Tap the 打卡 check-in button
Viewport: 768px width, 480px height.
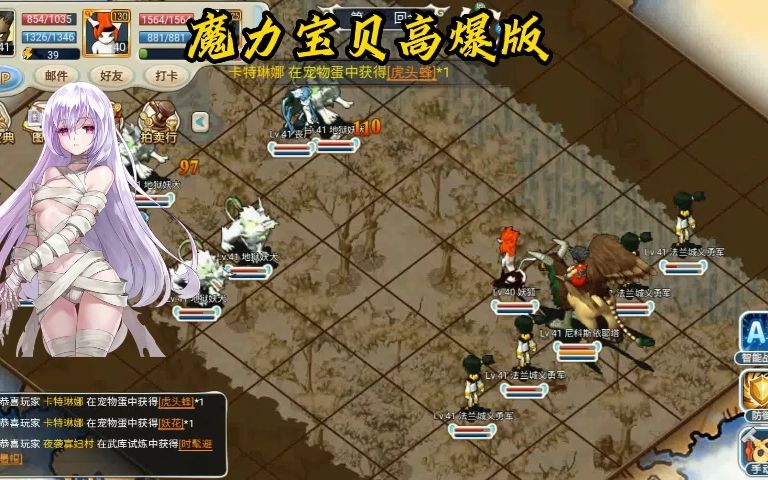[x=166, y=75]
